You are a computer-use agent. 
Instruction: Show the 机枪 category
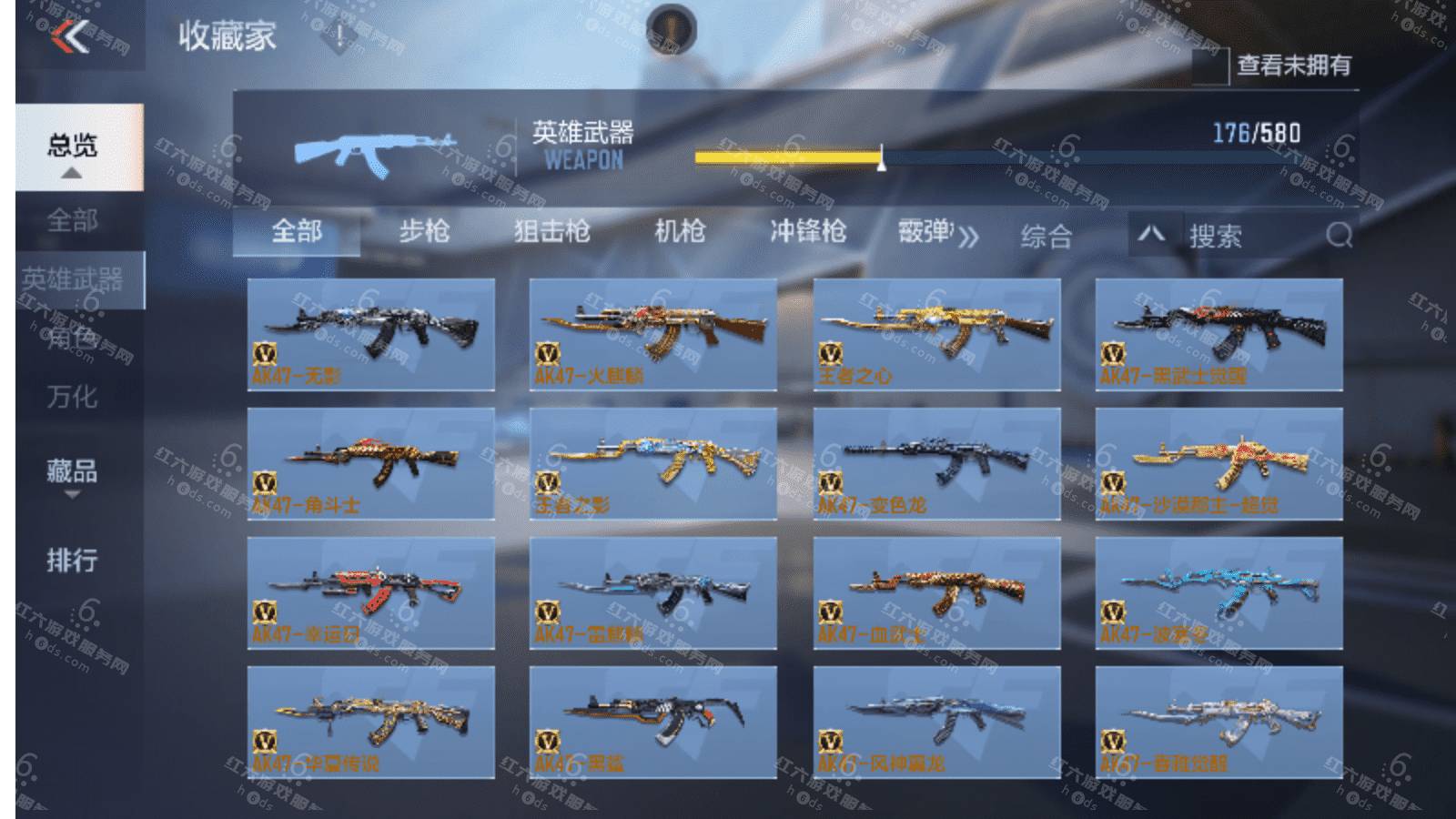[x=680, y=232]
